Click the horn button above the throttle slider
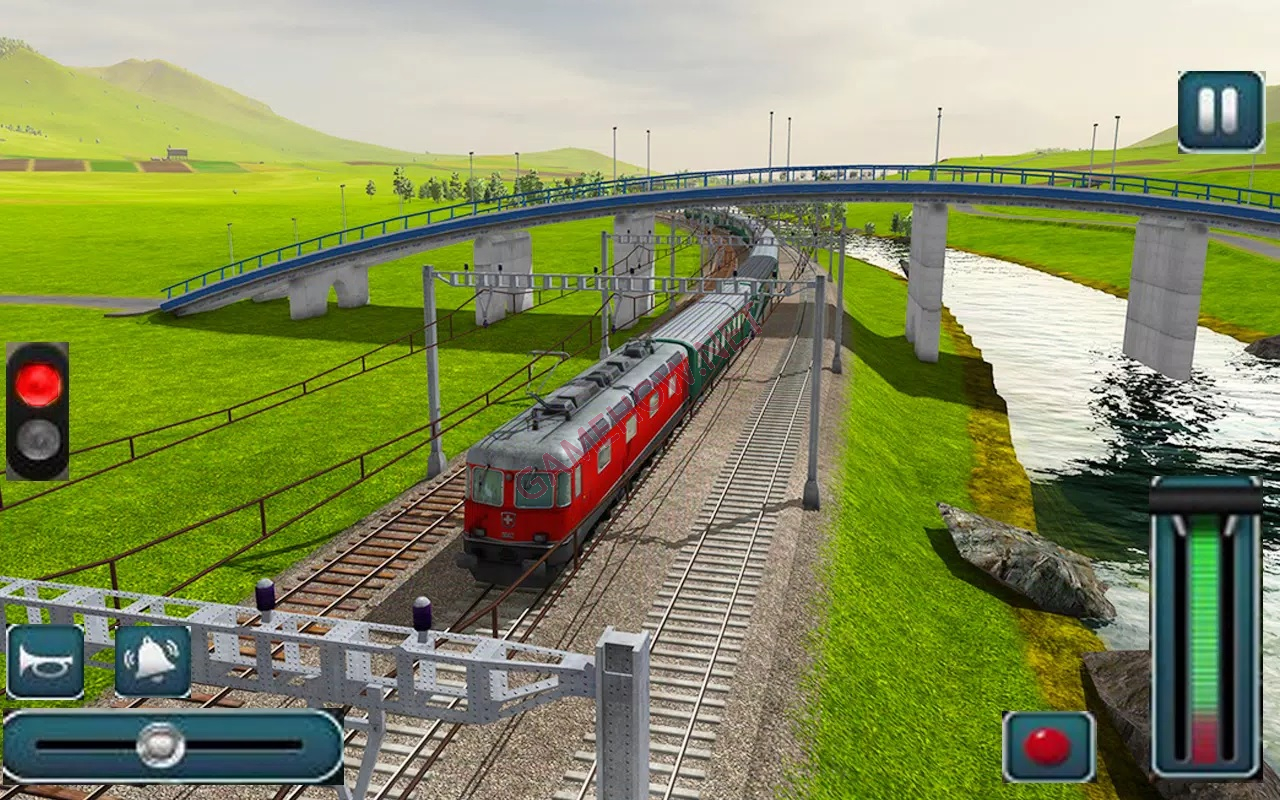The width and height of the screenshot is (1280, 800). 45,661
